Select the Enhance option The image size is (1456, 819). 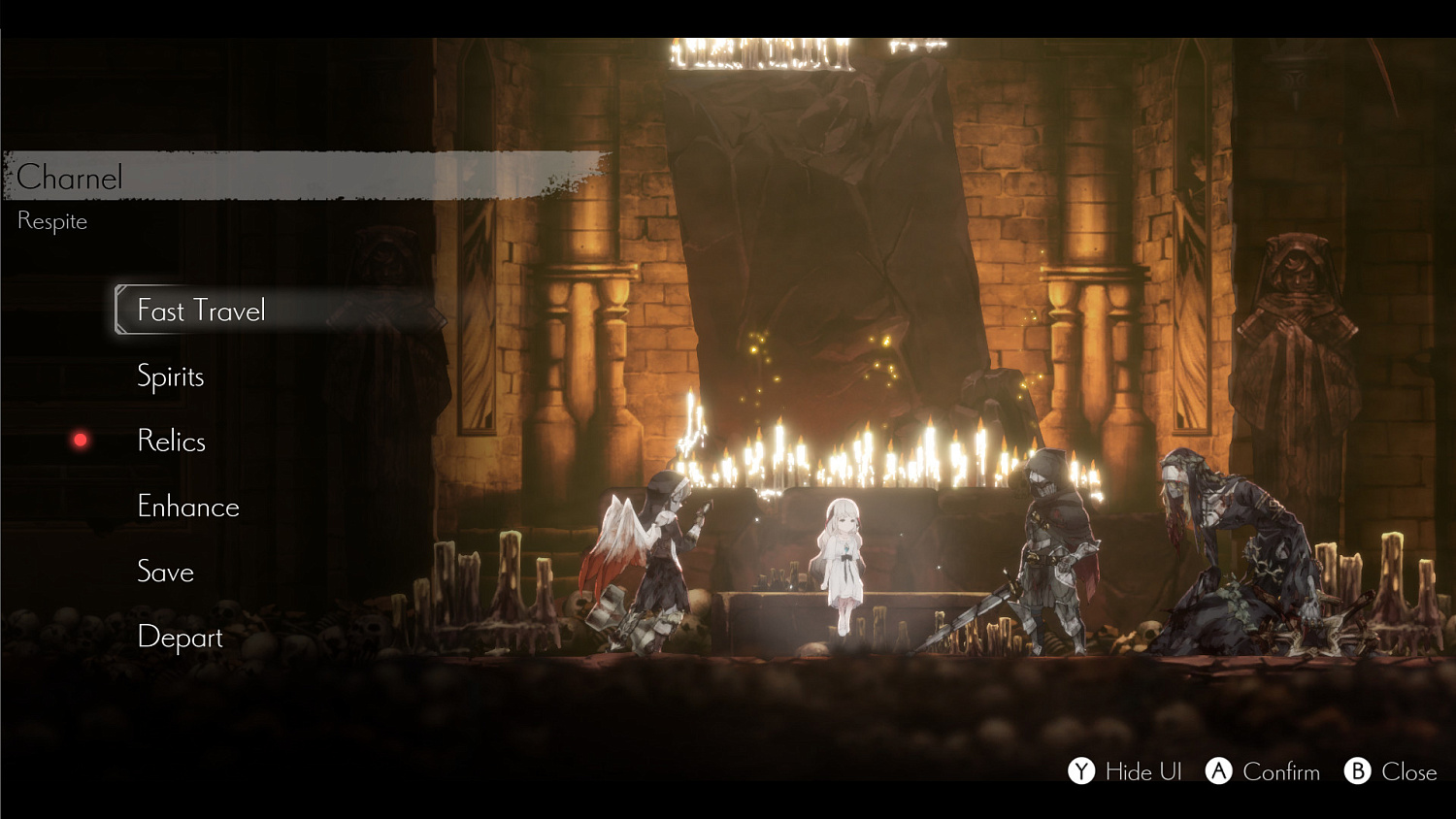tap(188, 507)
